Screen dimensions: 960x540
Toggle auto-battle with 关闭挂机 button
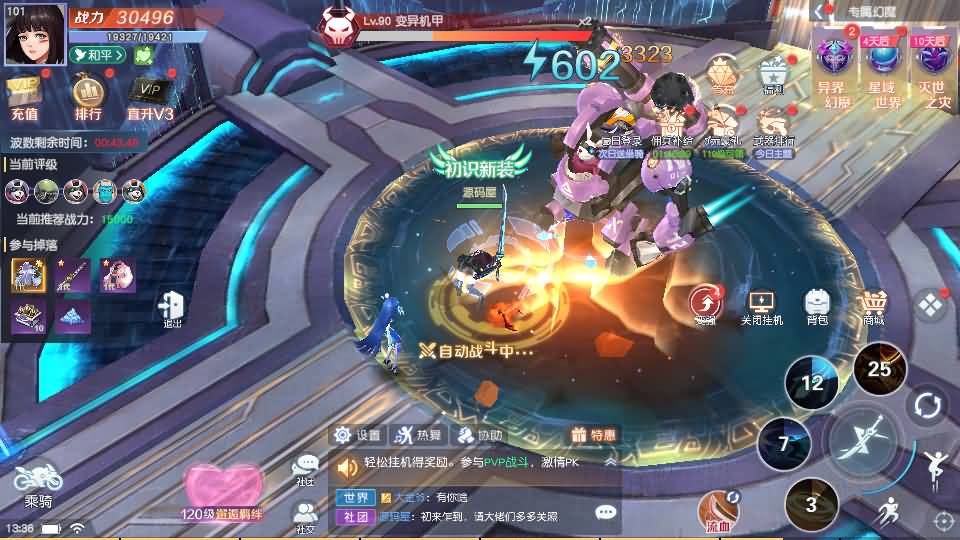click(x=762, y=305)
